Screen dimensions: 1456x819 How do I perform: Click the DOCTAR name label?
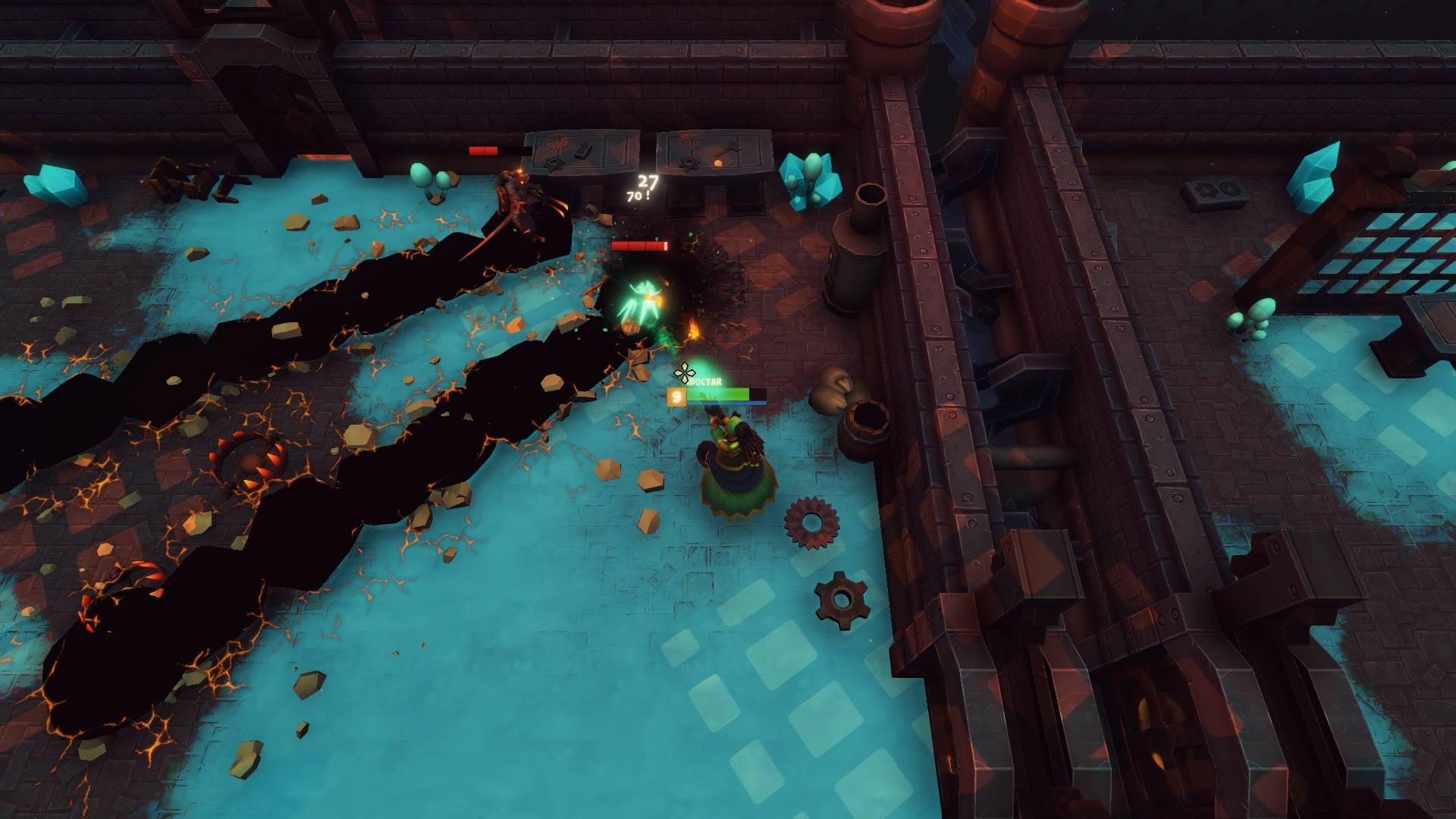pos(704,383)
